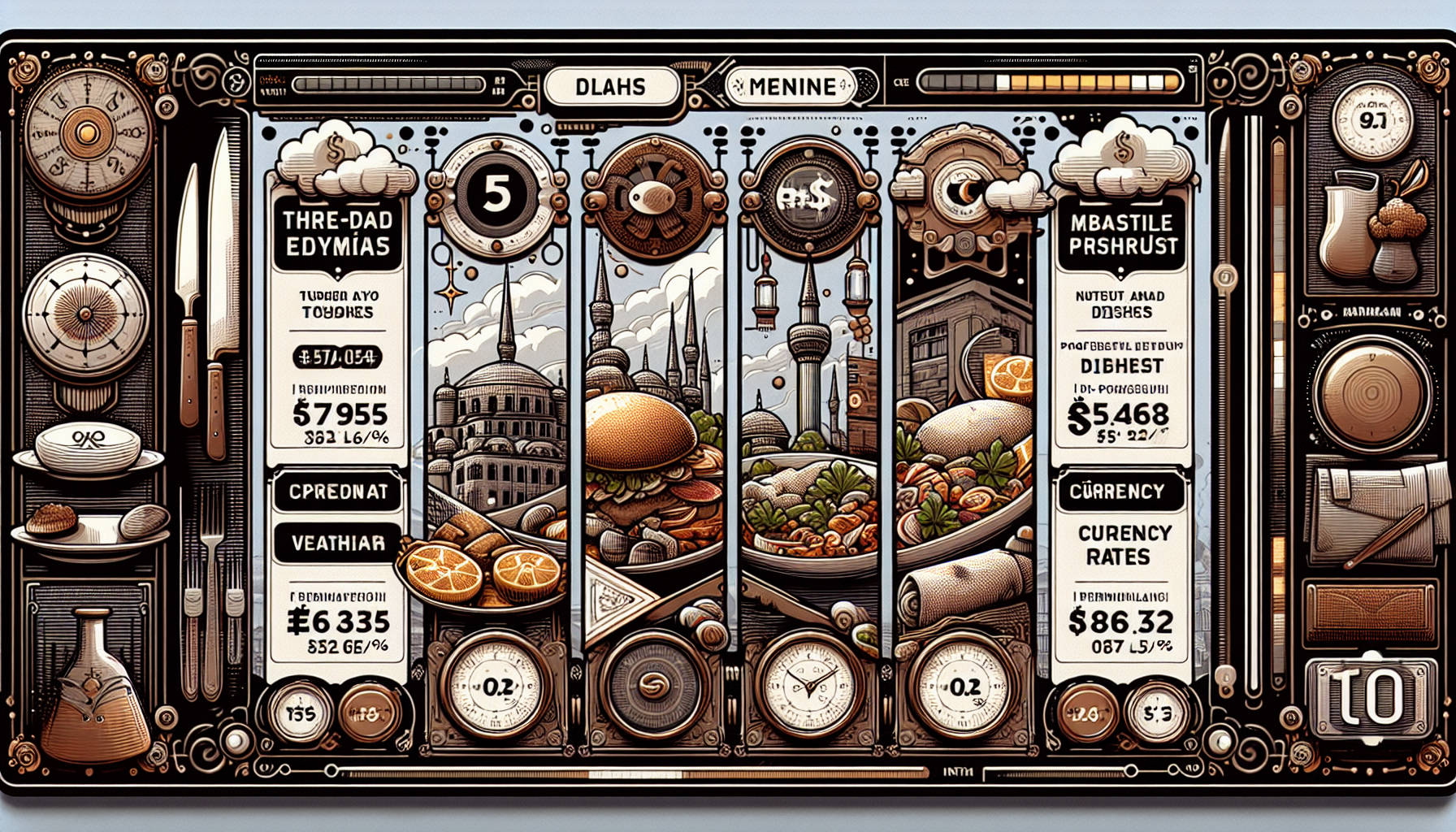Click the large TO button
The width and height of the screenshot is (1456, 832).
click(1371, 699)
